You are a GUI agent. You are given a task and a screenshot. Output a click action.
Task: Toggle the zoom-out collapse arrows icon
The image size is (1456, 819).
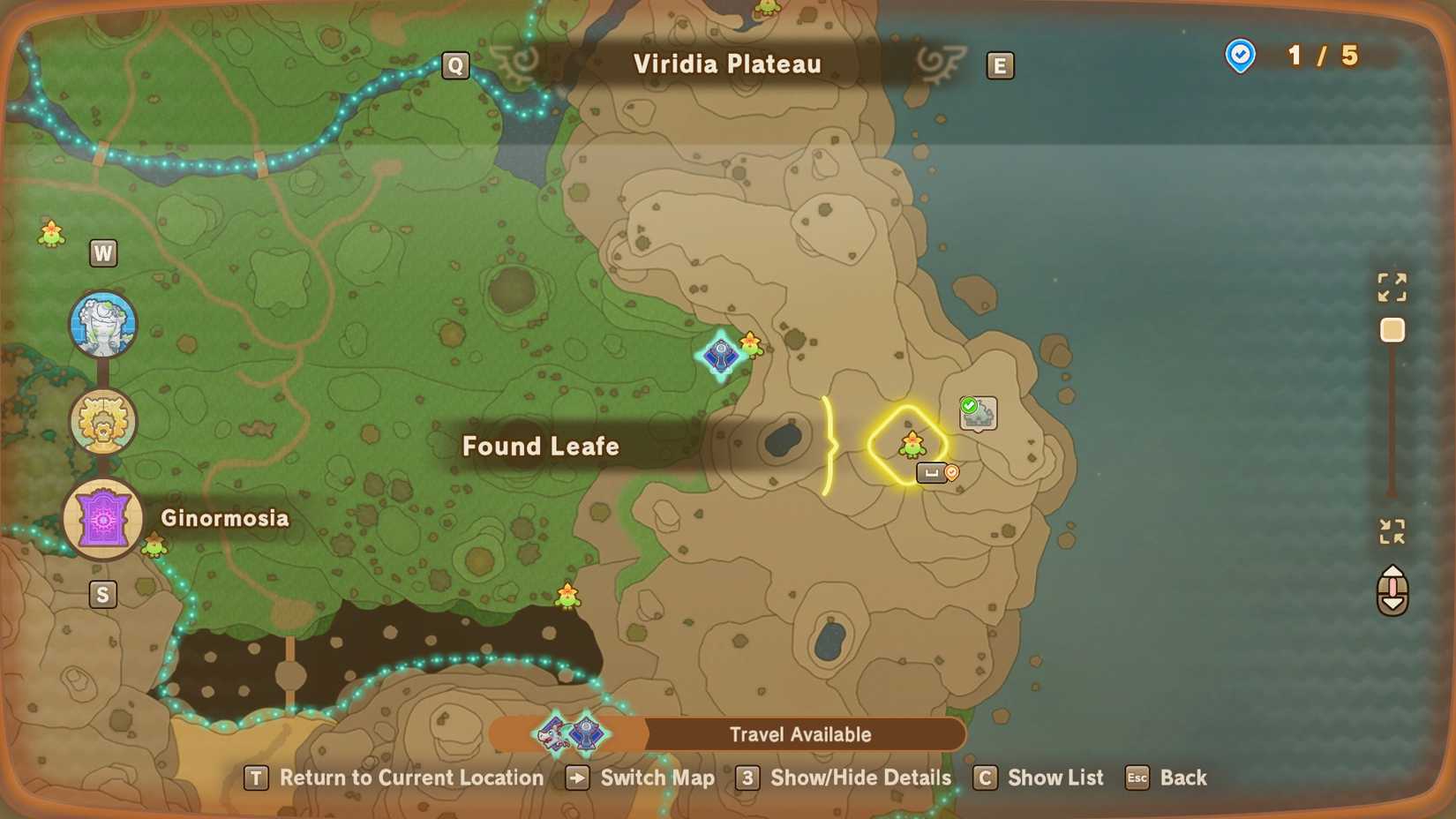1392,530
